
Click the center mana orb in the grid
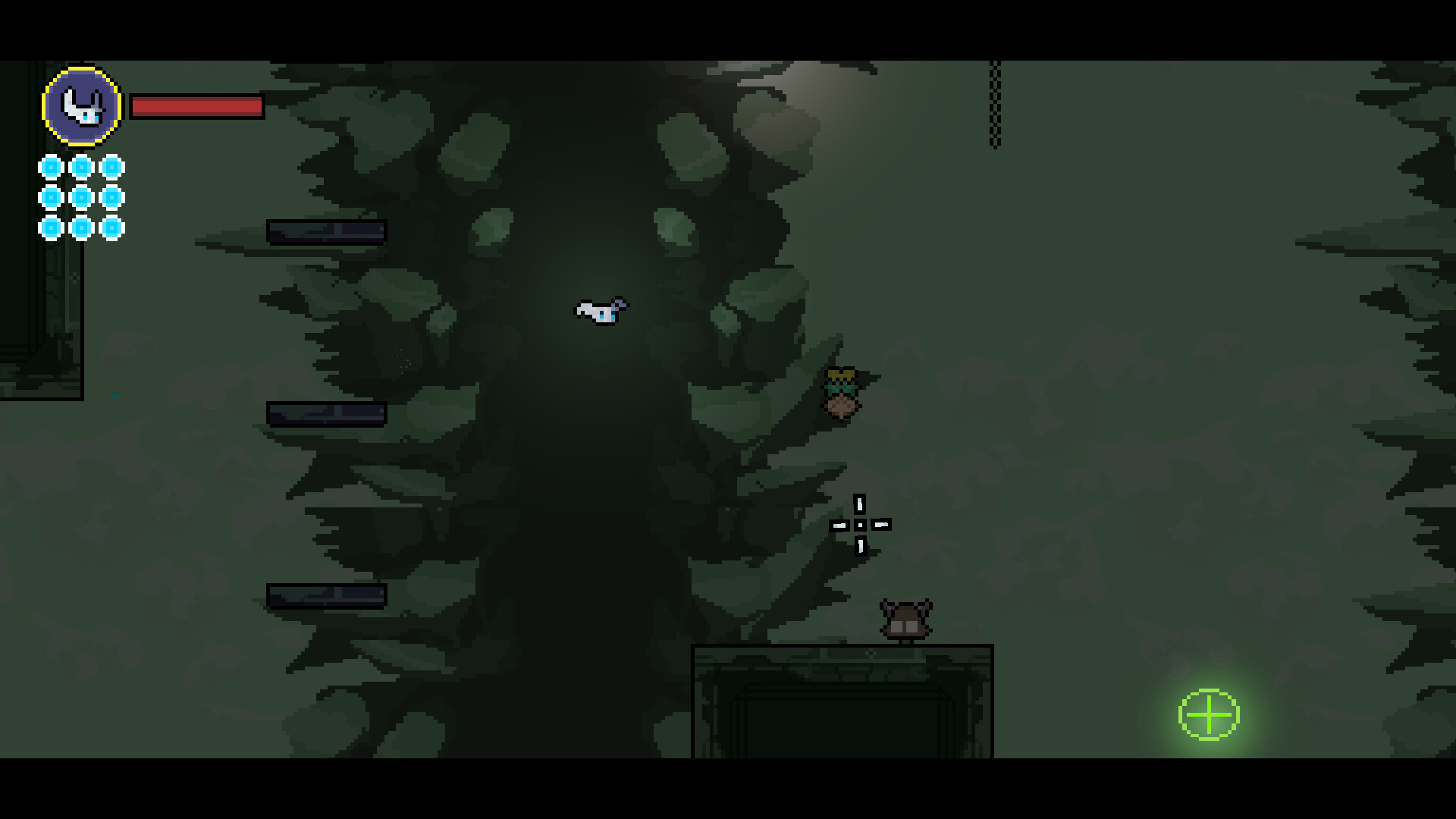[80, 196]
